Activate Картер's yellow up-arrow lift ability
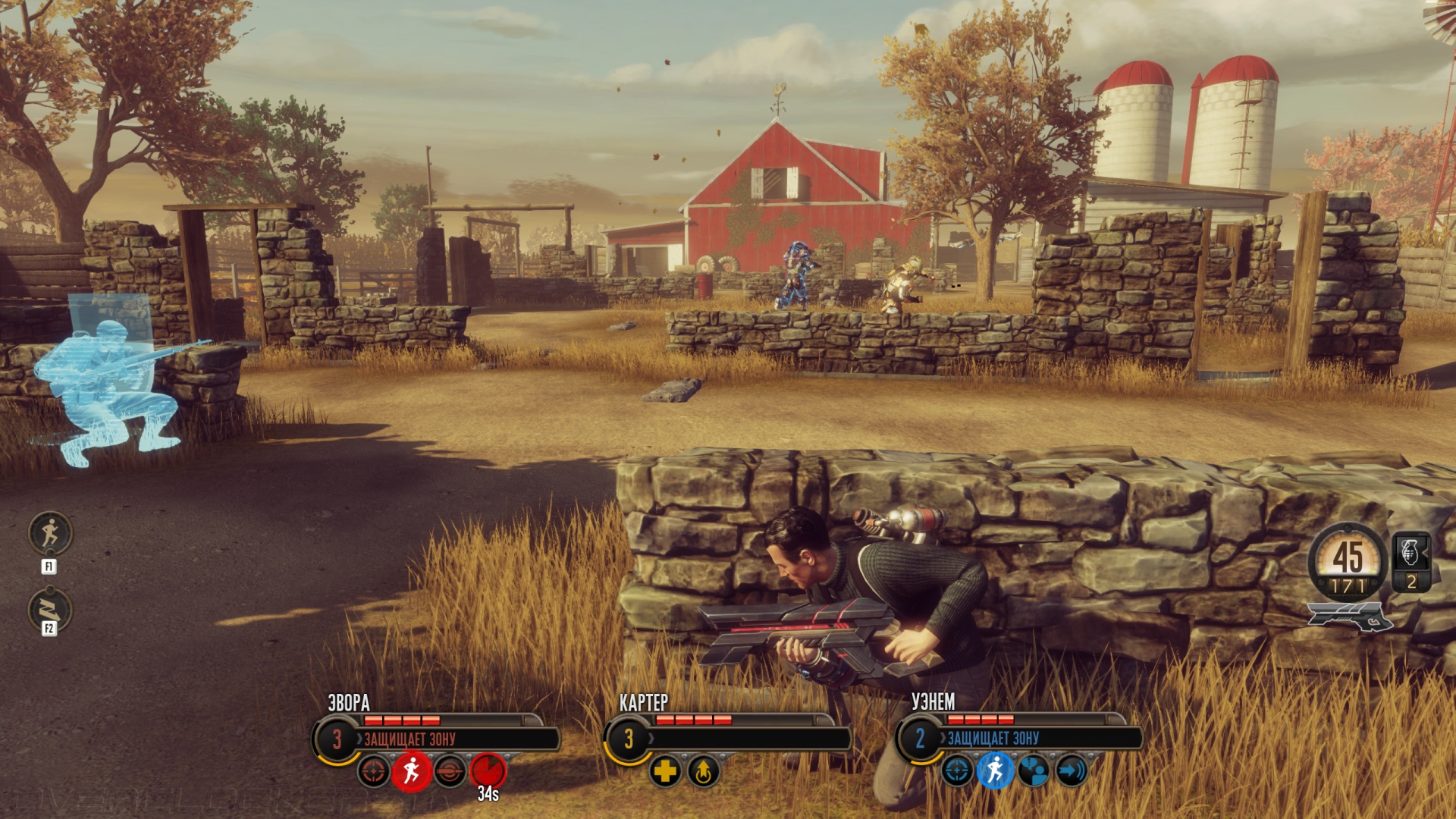 coord(704,771)
